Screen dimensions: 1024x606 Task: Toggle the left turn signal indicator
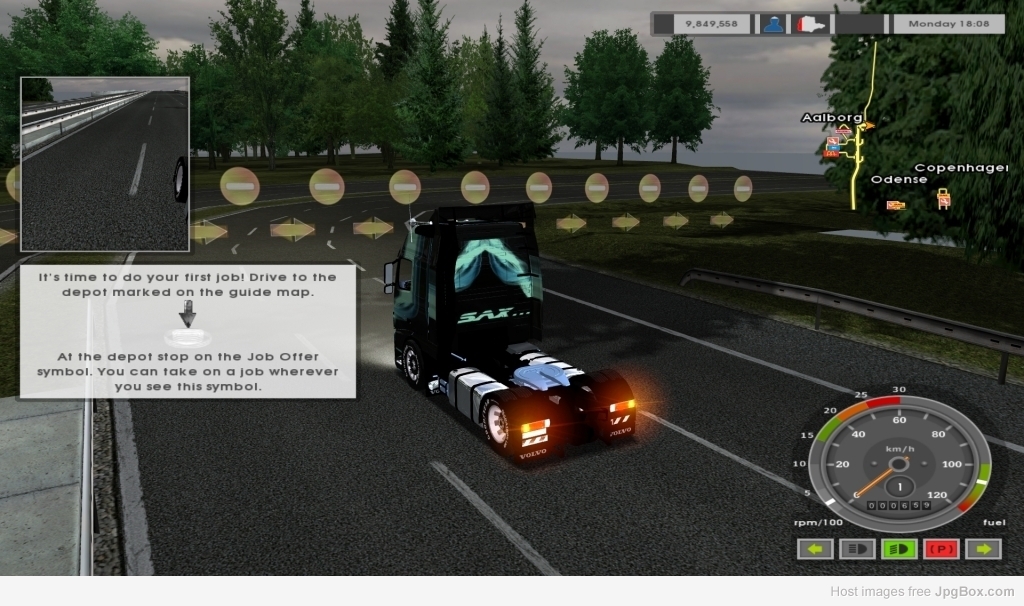[x=816, y=549]
